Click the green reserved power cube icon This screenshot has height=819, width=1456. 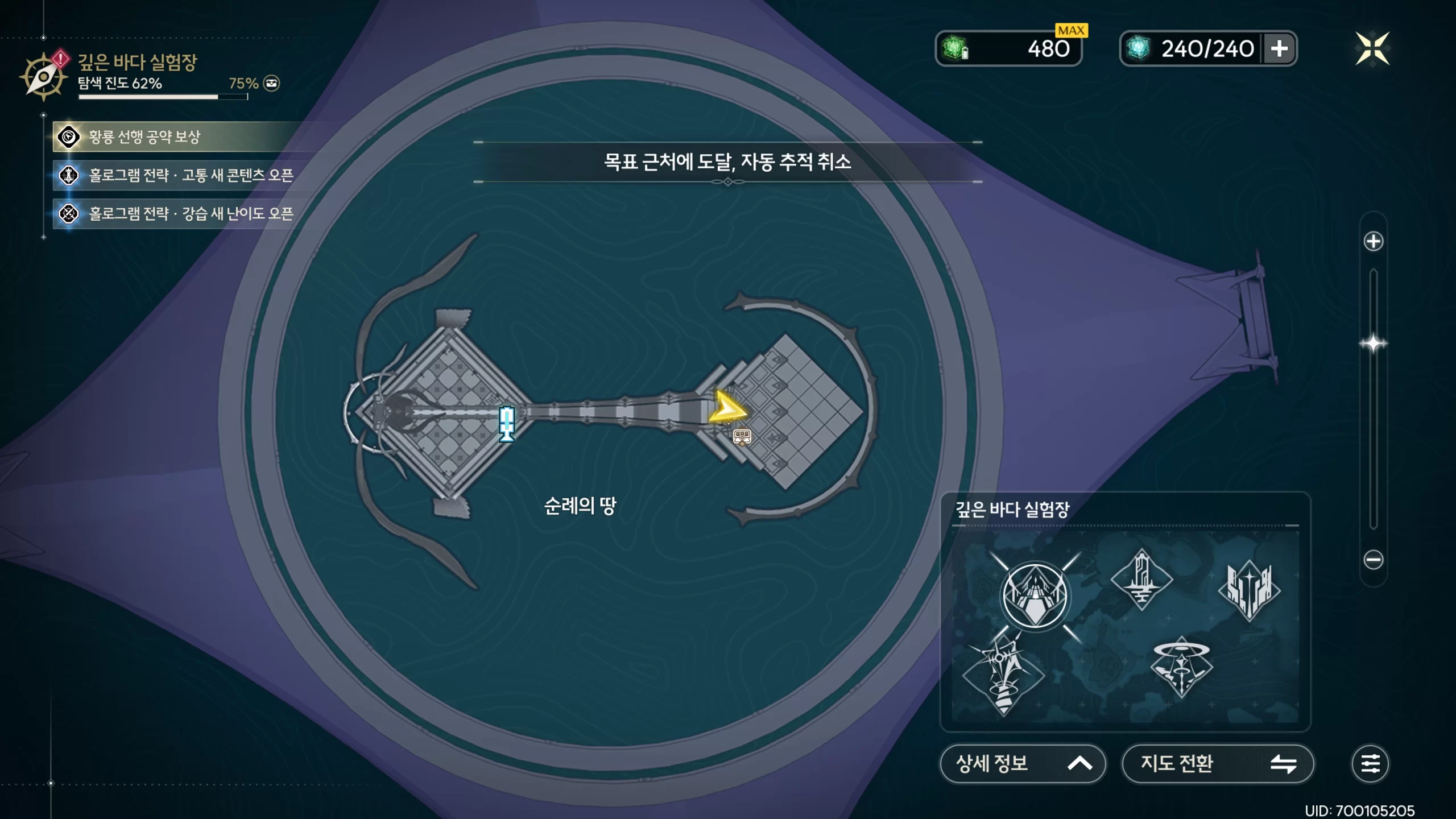click(955, 49)
